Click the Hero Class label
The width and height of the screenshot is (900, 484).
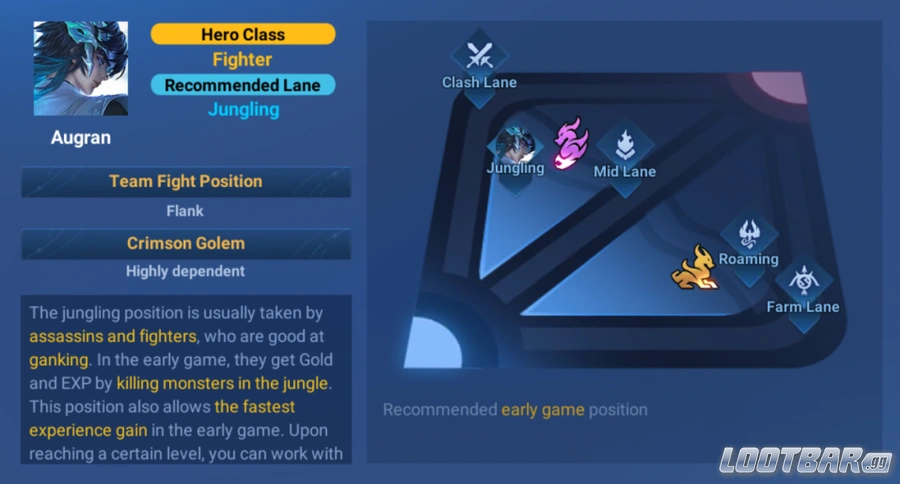coord(243,34)
